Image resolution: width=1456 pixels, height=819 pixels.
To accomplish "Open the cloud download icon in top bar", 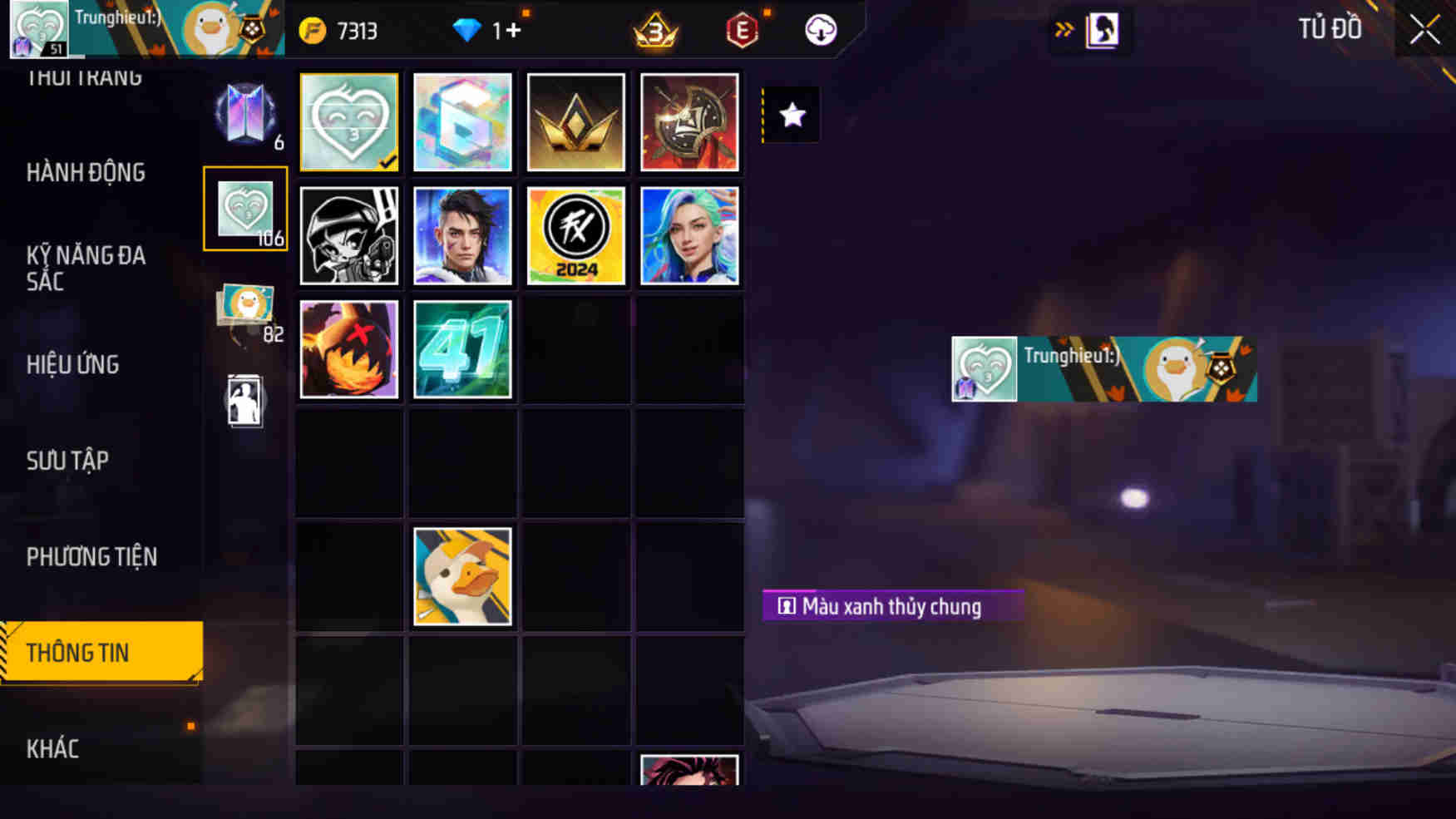I will [x=819, y=30].
